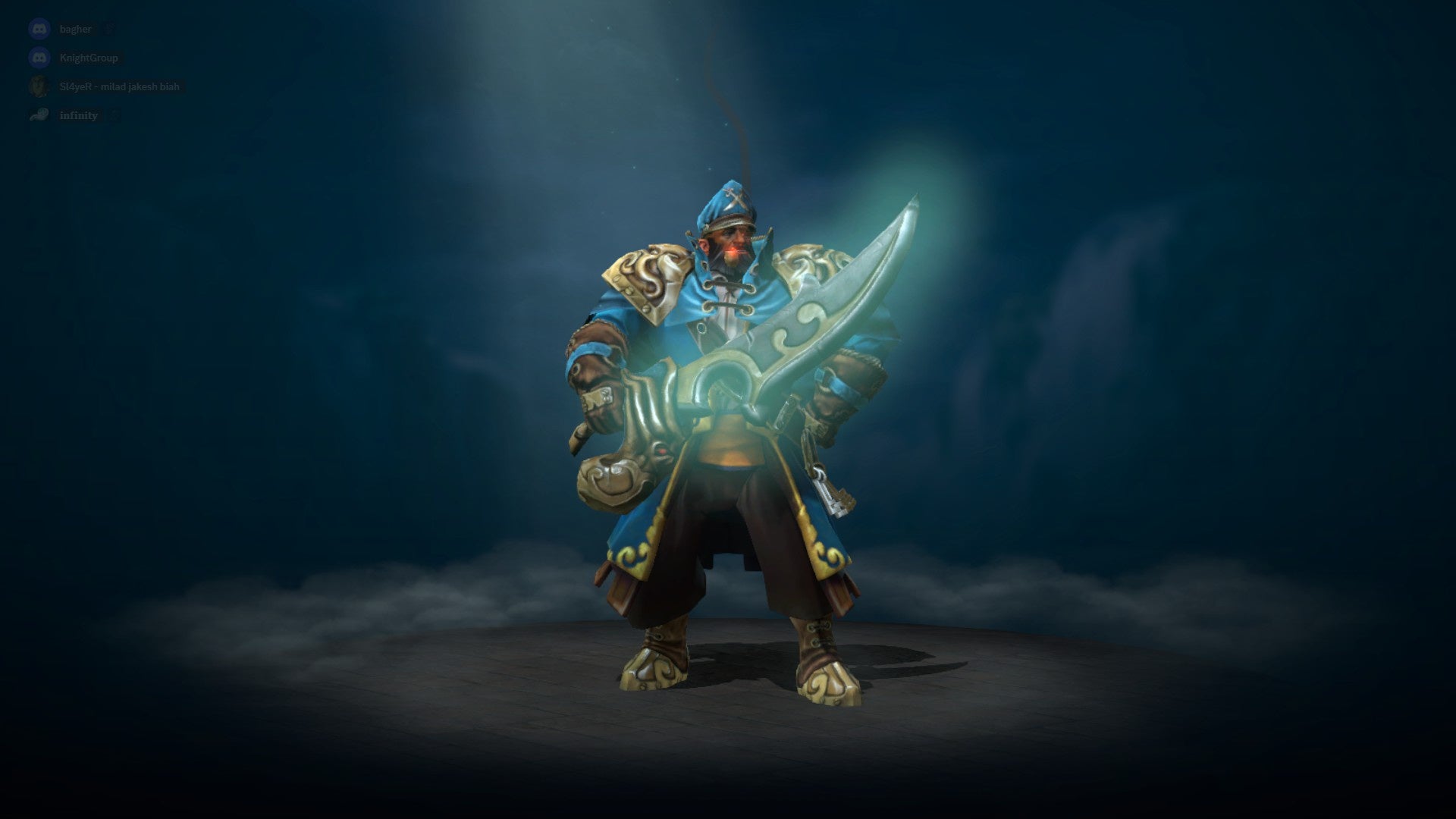Click the 'KnightGroup' name label
Screen dimensions: 1456x819
tap(89, 58)
